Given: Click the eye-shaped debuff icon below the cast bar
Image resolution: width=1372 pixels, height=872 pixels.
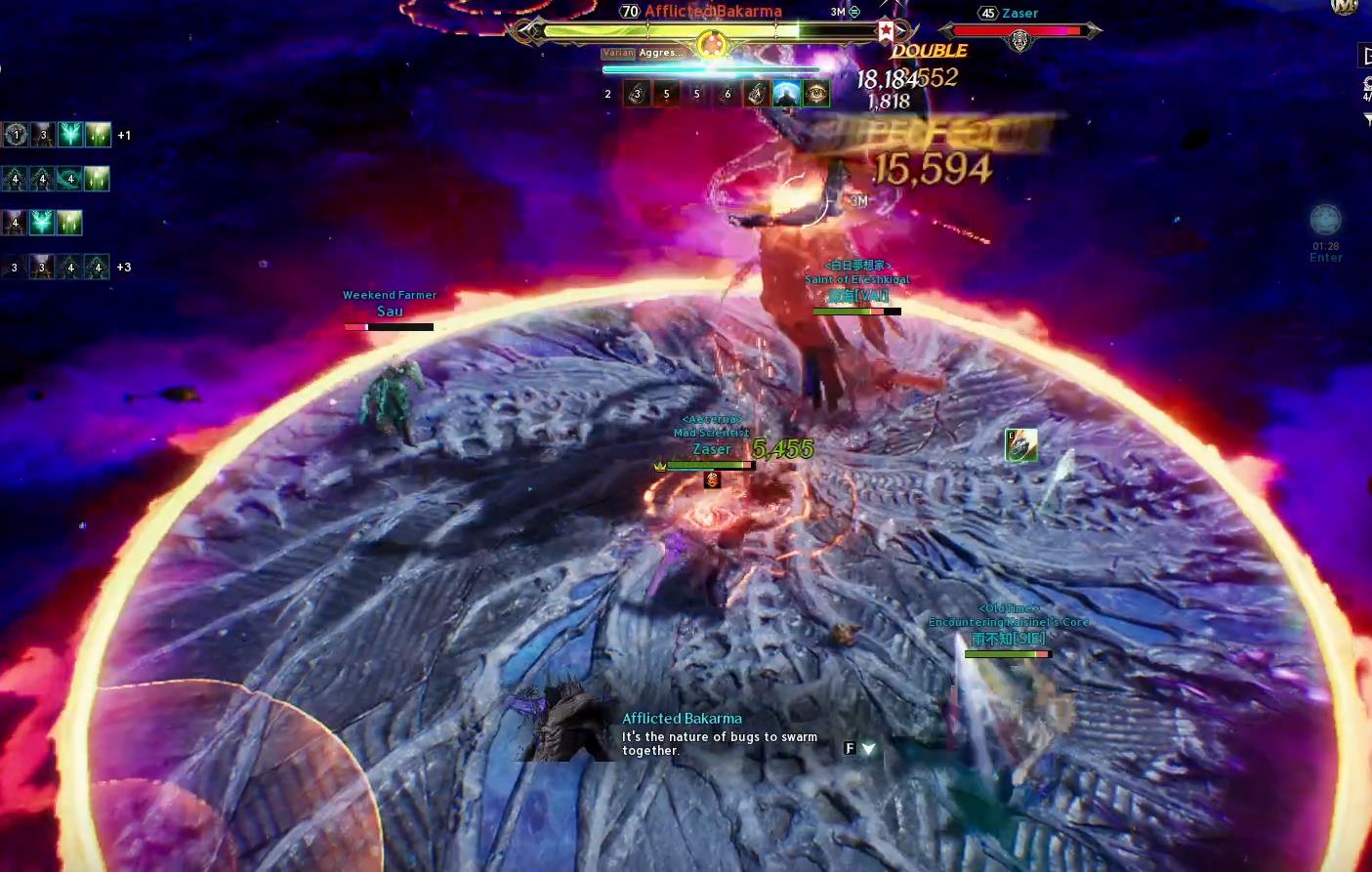Looking at the screenshot, I should click(815, 93).
